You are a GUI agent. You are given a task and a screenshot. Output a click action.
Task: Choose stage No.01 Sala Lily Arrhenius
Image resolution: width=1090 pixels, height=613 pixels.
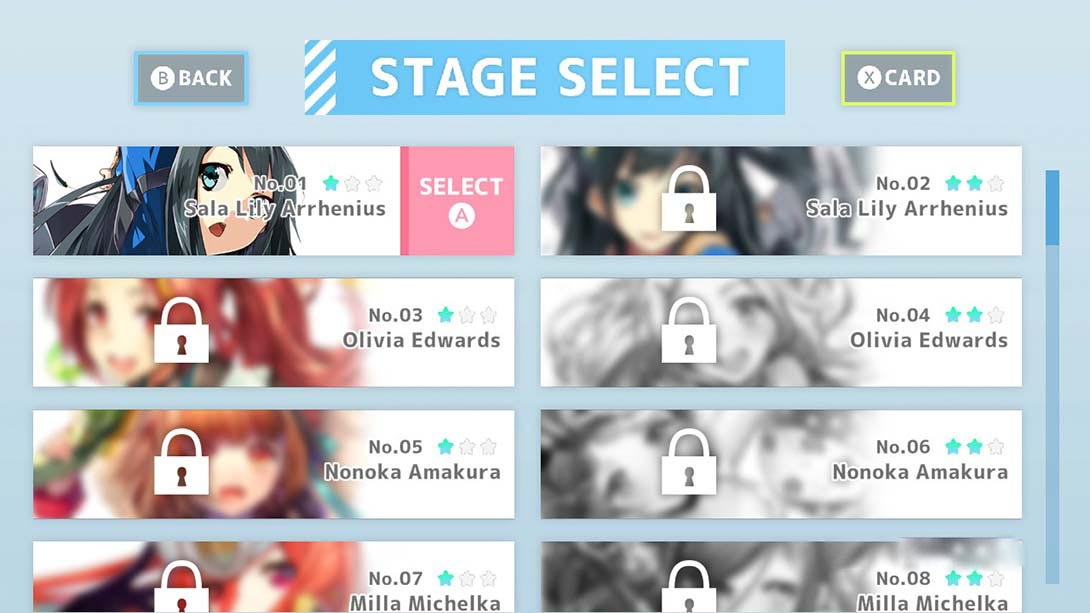217,201
